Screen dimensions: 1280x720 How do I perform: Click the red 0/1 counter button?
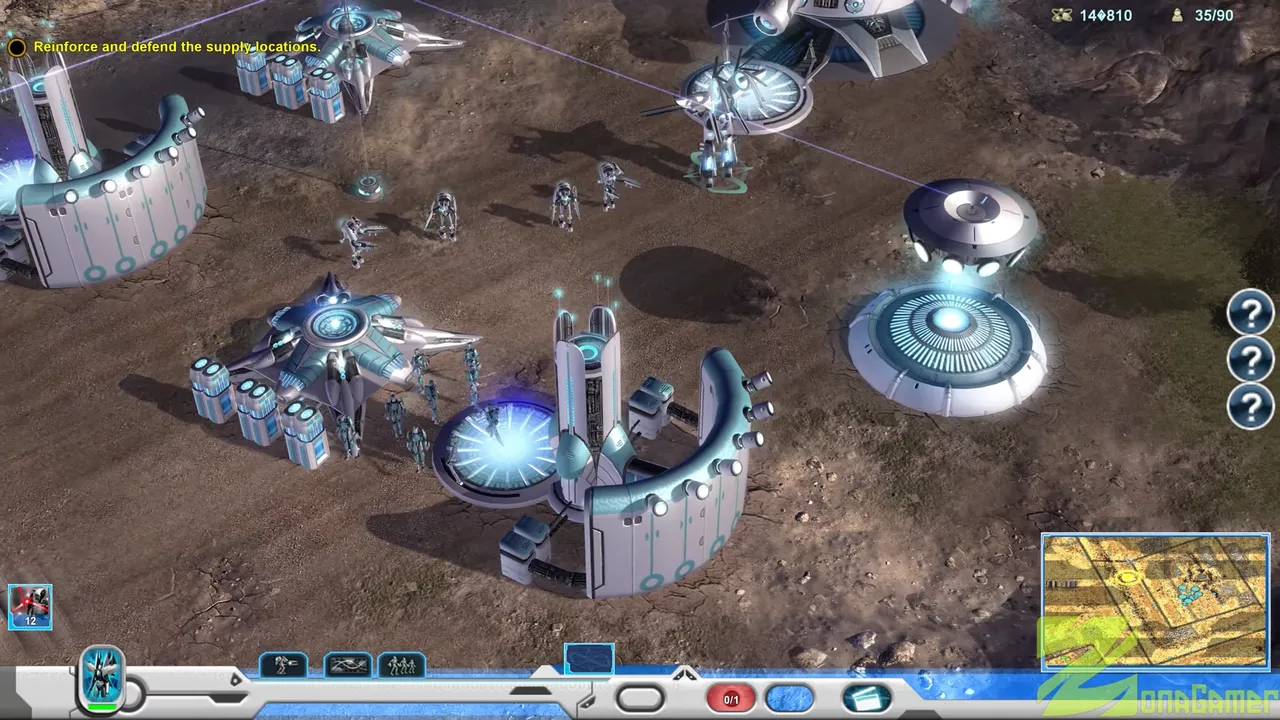pyautogui.click(x=731, y=699)
